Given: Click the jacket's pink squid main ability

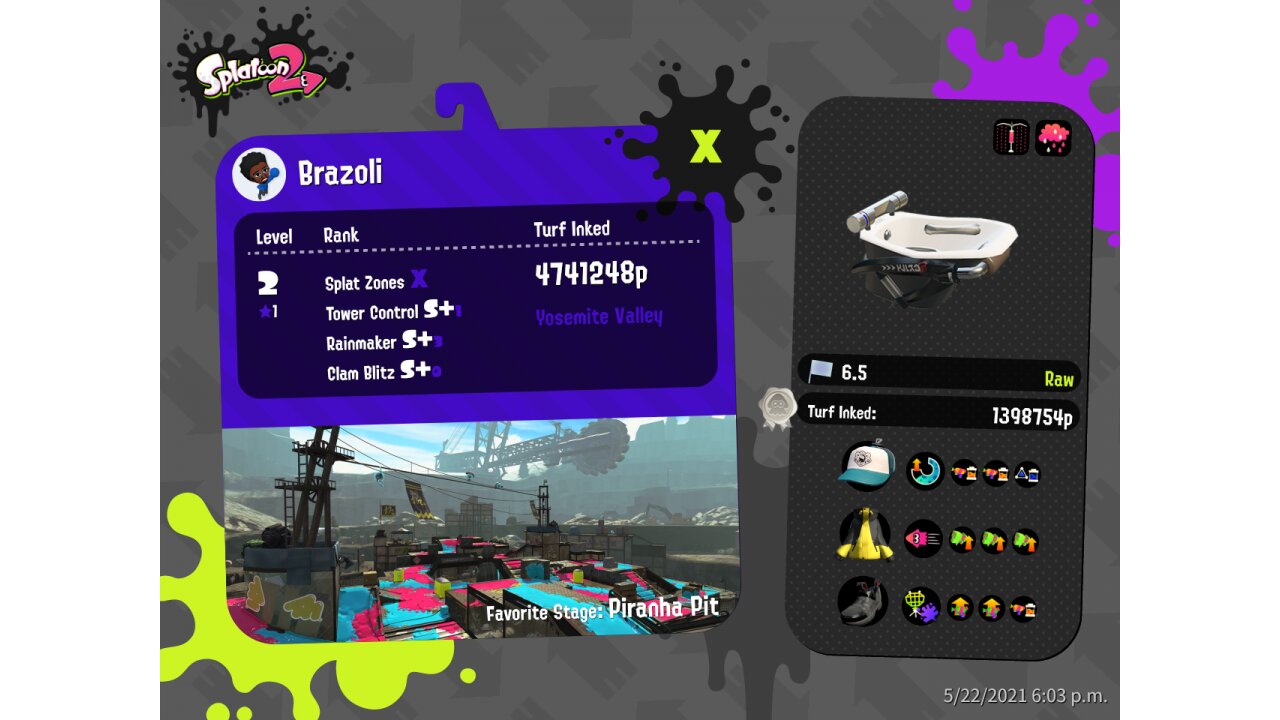Looking at the screenshot, I should pyautogui.click(x=923, y=539).
